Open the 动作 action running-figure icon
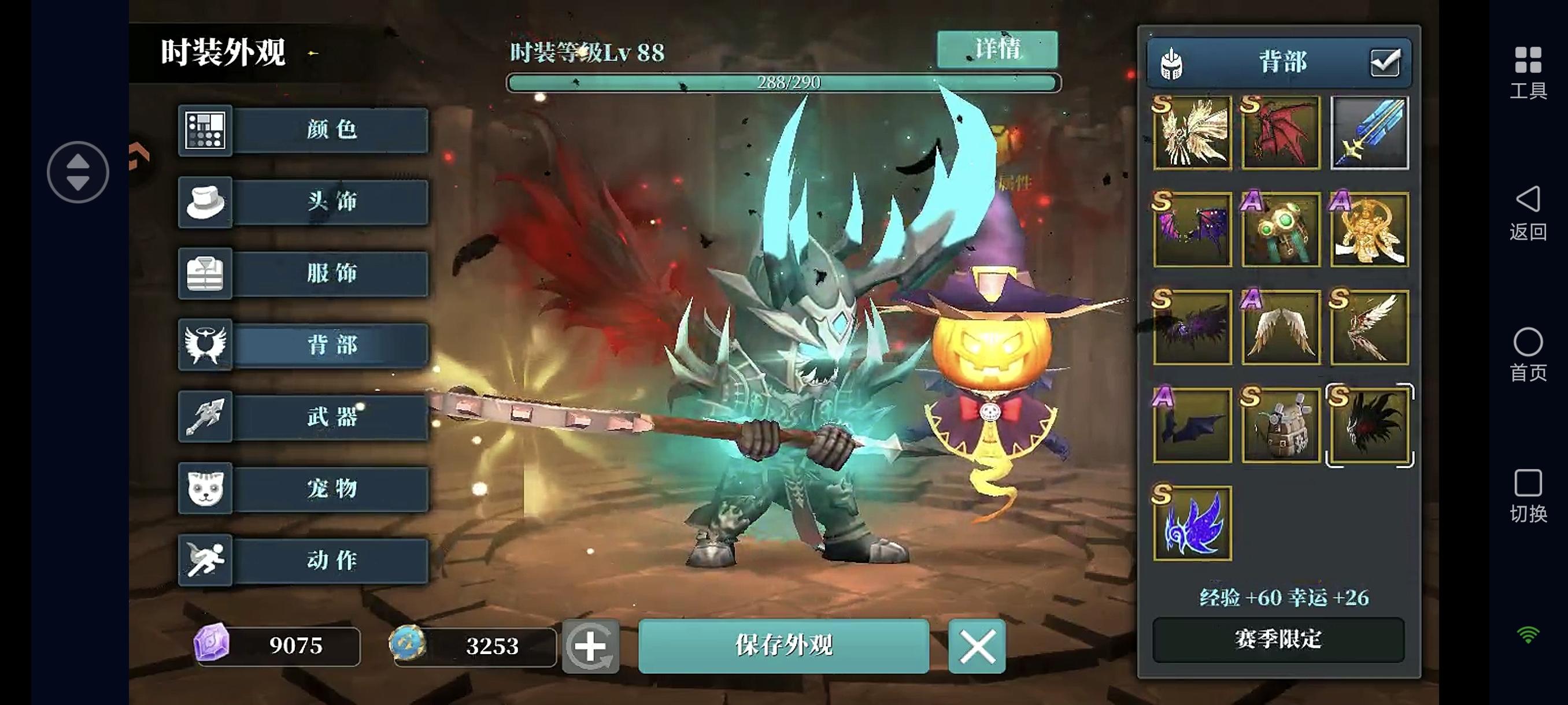This screenshot has width=1568, height=705. coord(205,560)
